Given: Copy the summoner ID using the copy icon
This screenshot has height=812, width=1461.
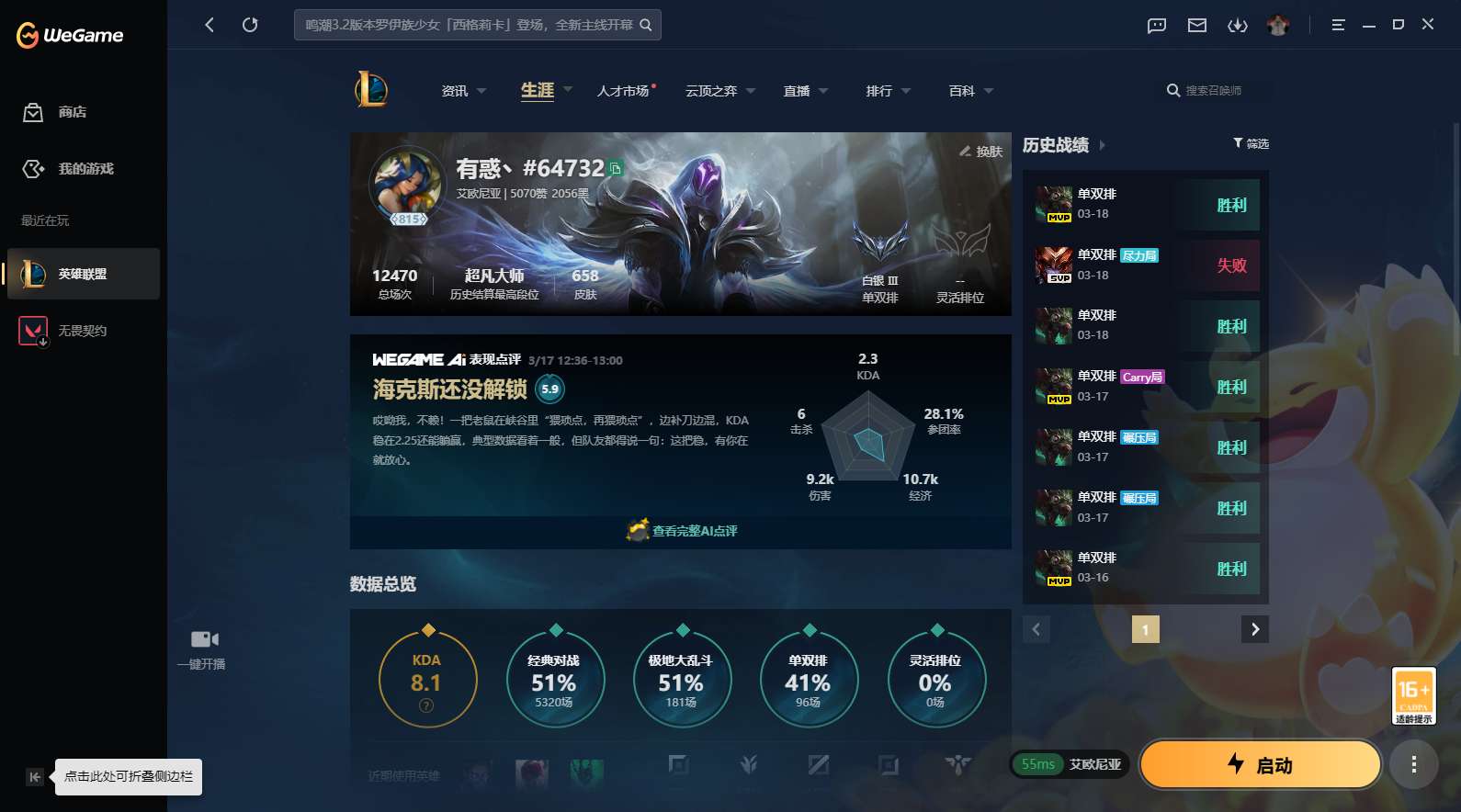Looking at the screenshot, I should 617,169.
